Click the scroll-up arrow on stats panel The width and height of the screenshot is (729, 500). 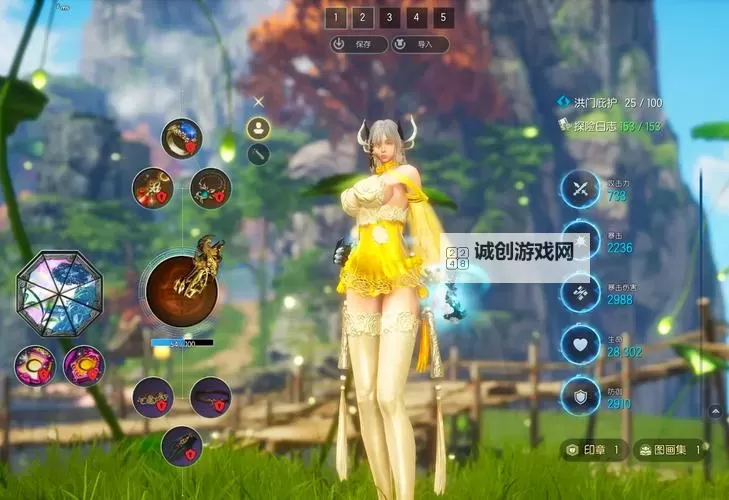(x=715, y=409)
